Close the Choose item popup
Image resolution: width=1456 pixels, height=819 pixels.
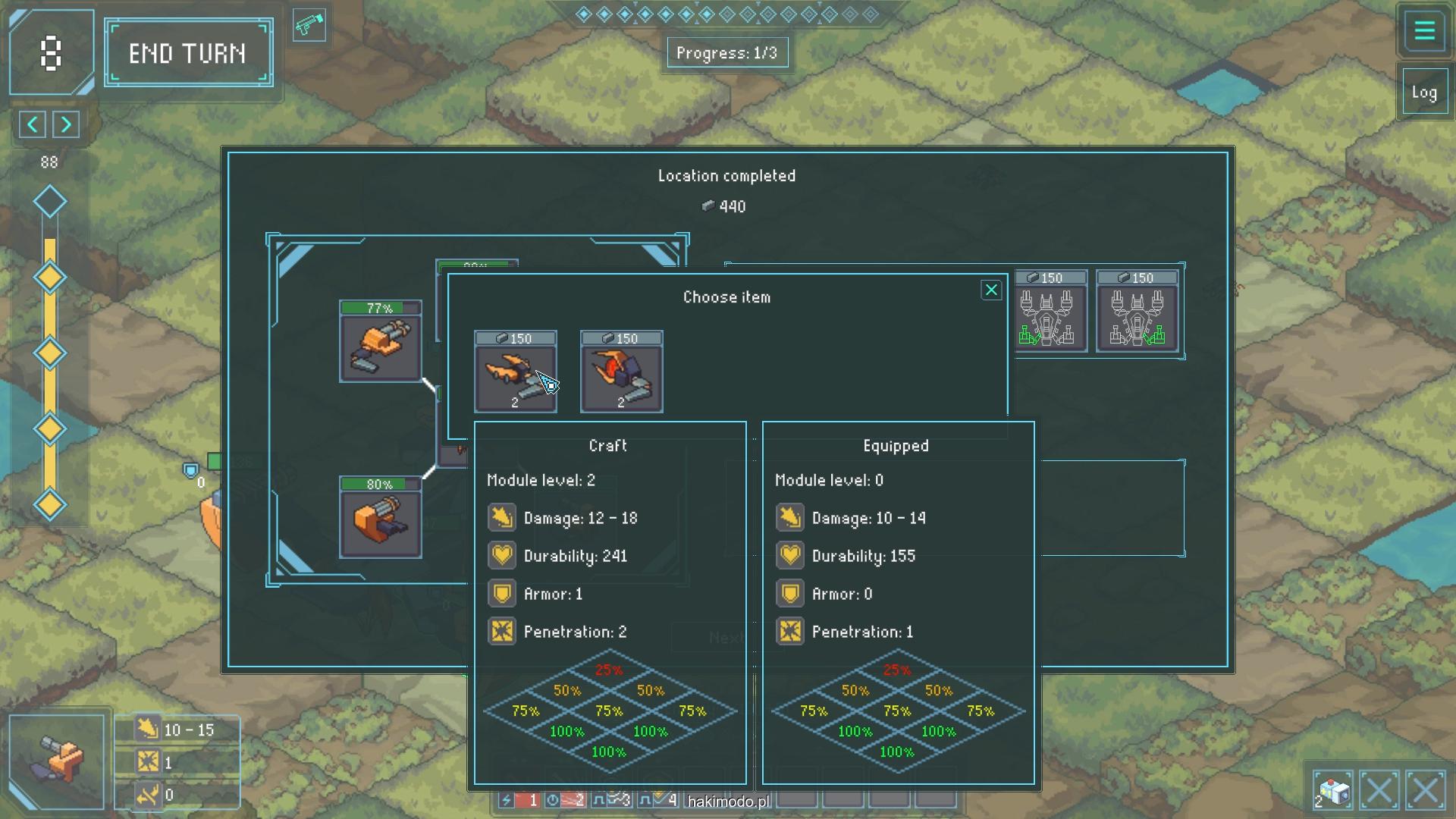(x=990, y=290)
